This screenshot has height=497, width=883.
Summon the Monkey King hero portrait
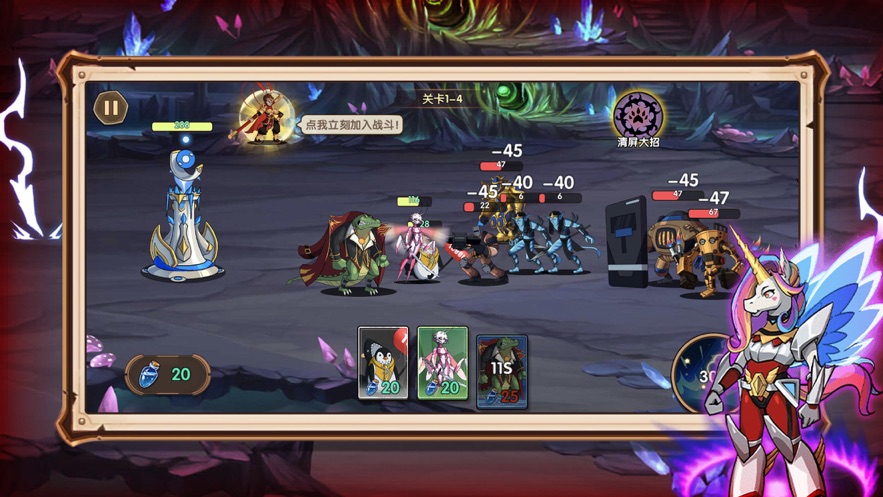[264, 118]
